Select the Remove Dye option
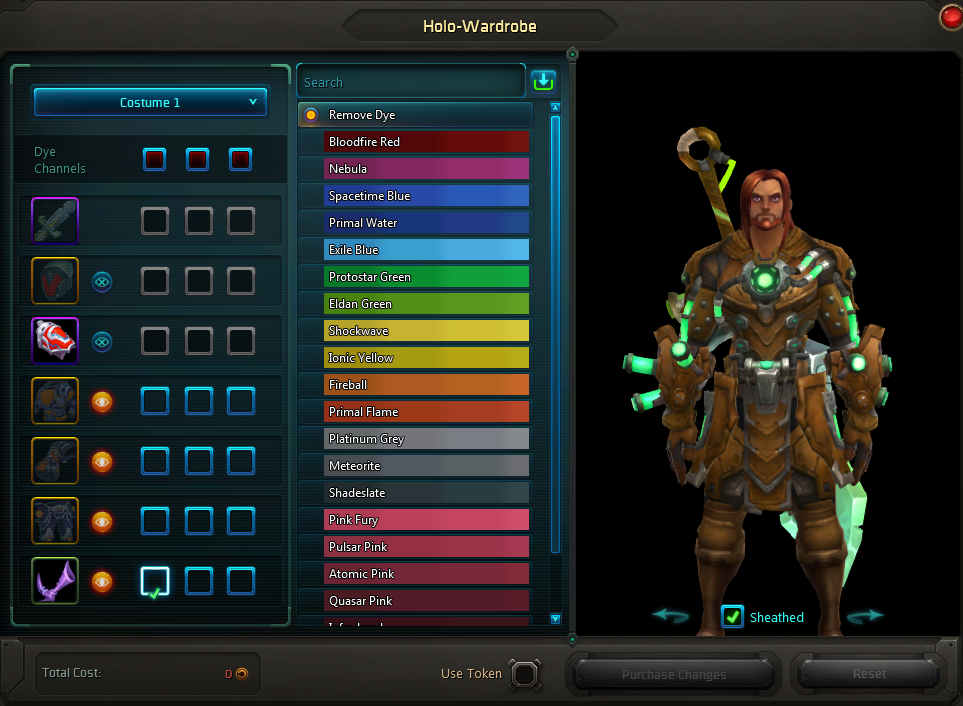Image resolution: width=963 pixels, height=706 pixels. click(x=415, y=115)
